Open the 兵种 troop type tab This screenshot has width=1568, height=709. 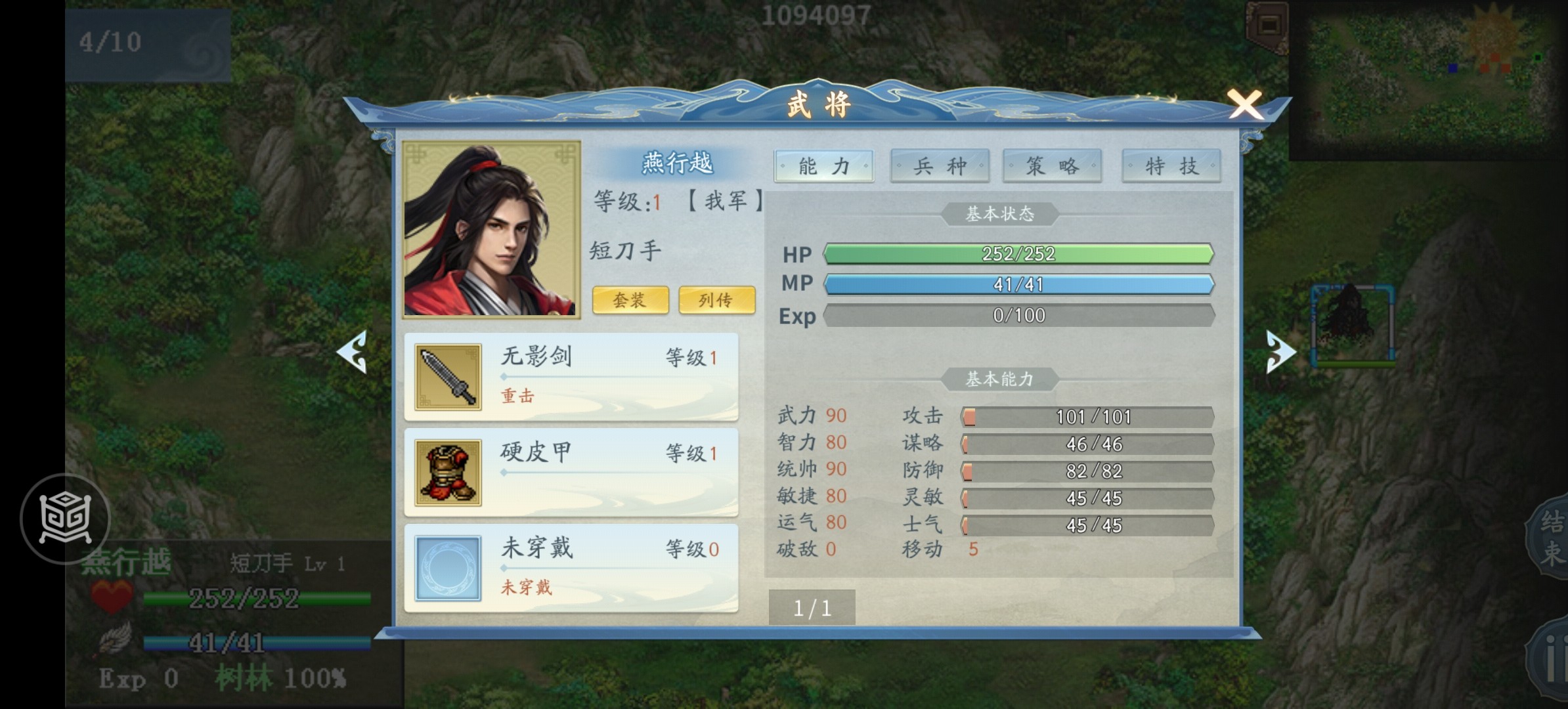coord(940,166)
